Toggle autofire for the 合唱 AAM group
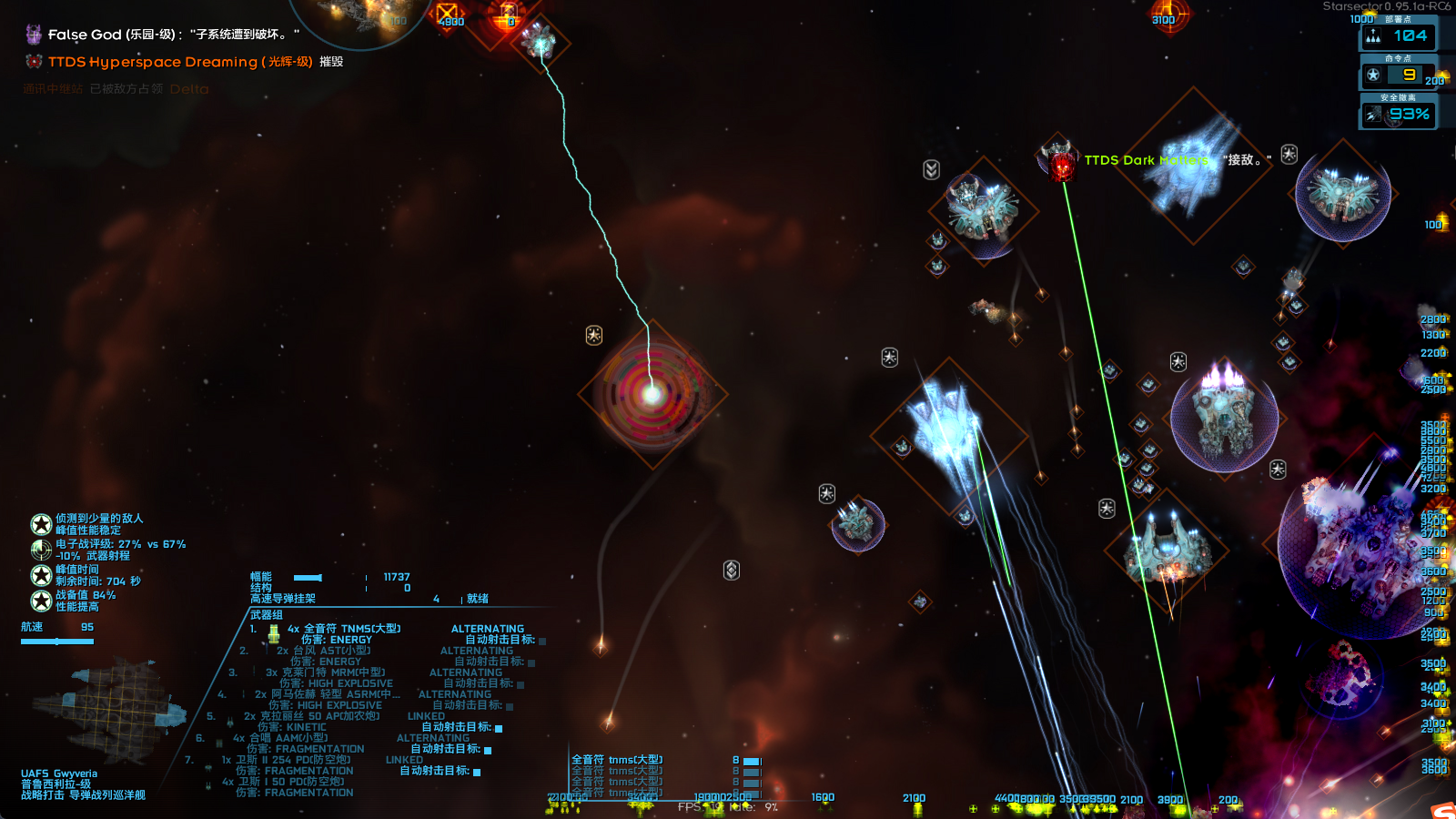 [488, 750]
